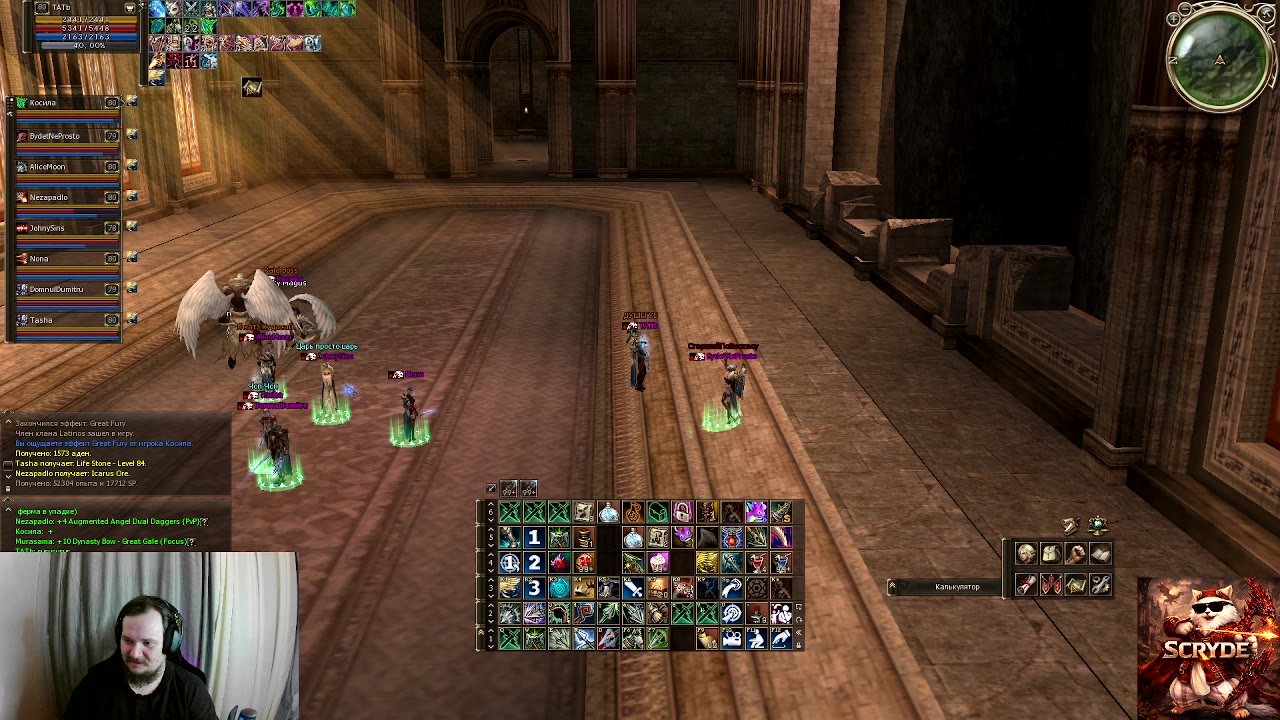Target party member JohnySins
This screenshot has height=720, width=1280.
point(47,228)
